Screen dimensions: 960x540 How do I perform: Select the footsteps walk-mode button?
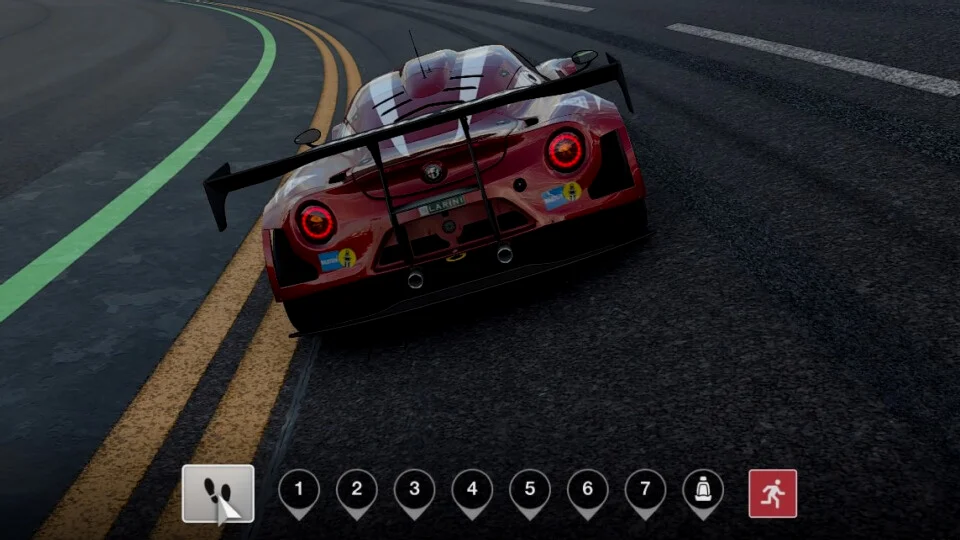click(x=218, y=493)
